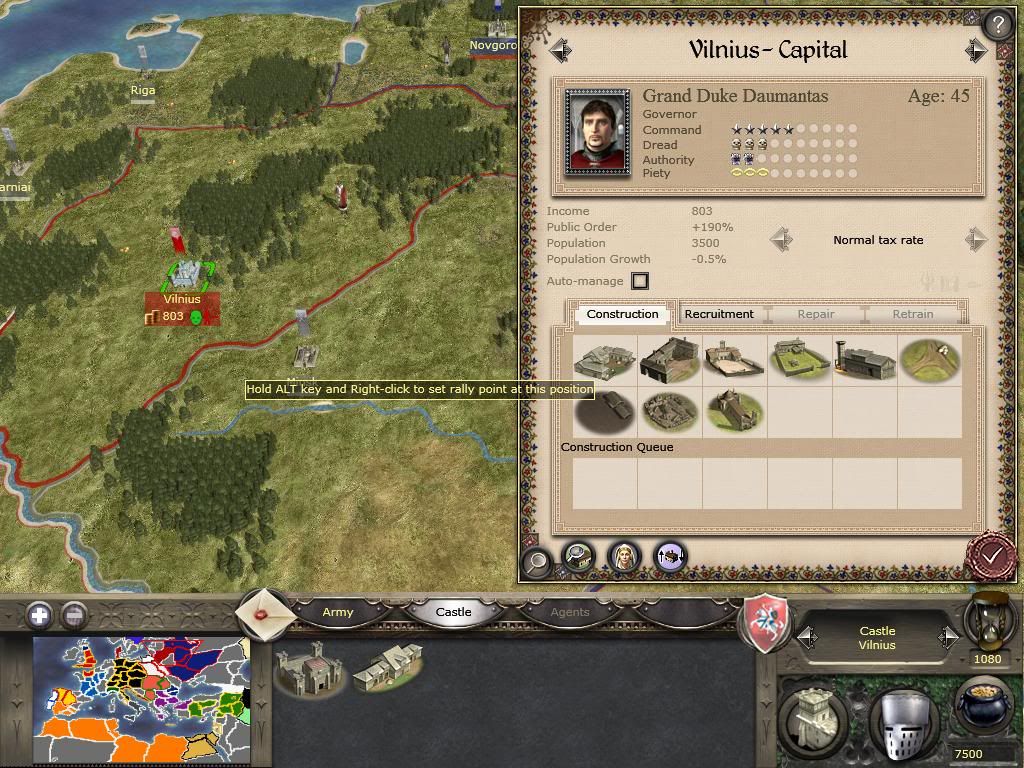Go to next settlement arrow in header
This screenshot has height=768, width=1024.
coord(976,50)
